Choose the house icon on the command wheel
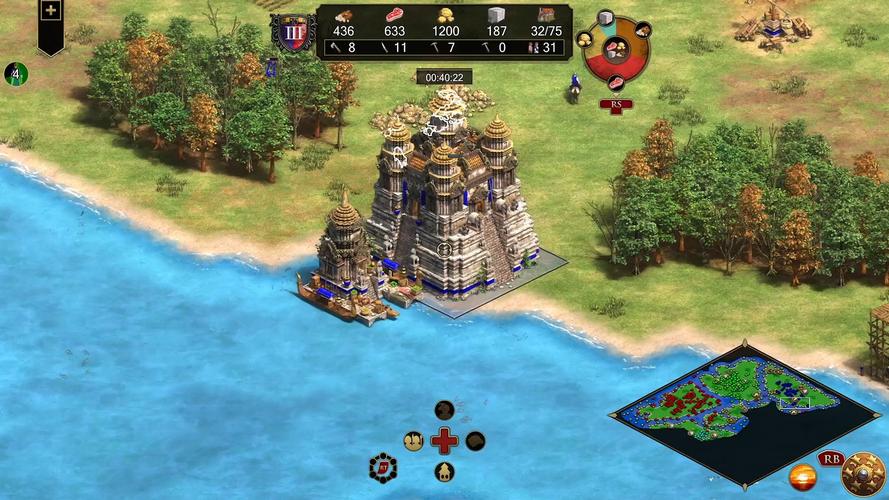The height and width of the screenshot is (500, 889). tap(444, 471)
